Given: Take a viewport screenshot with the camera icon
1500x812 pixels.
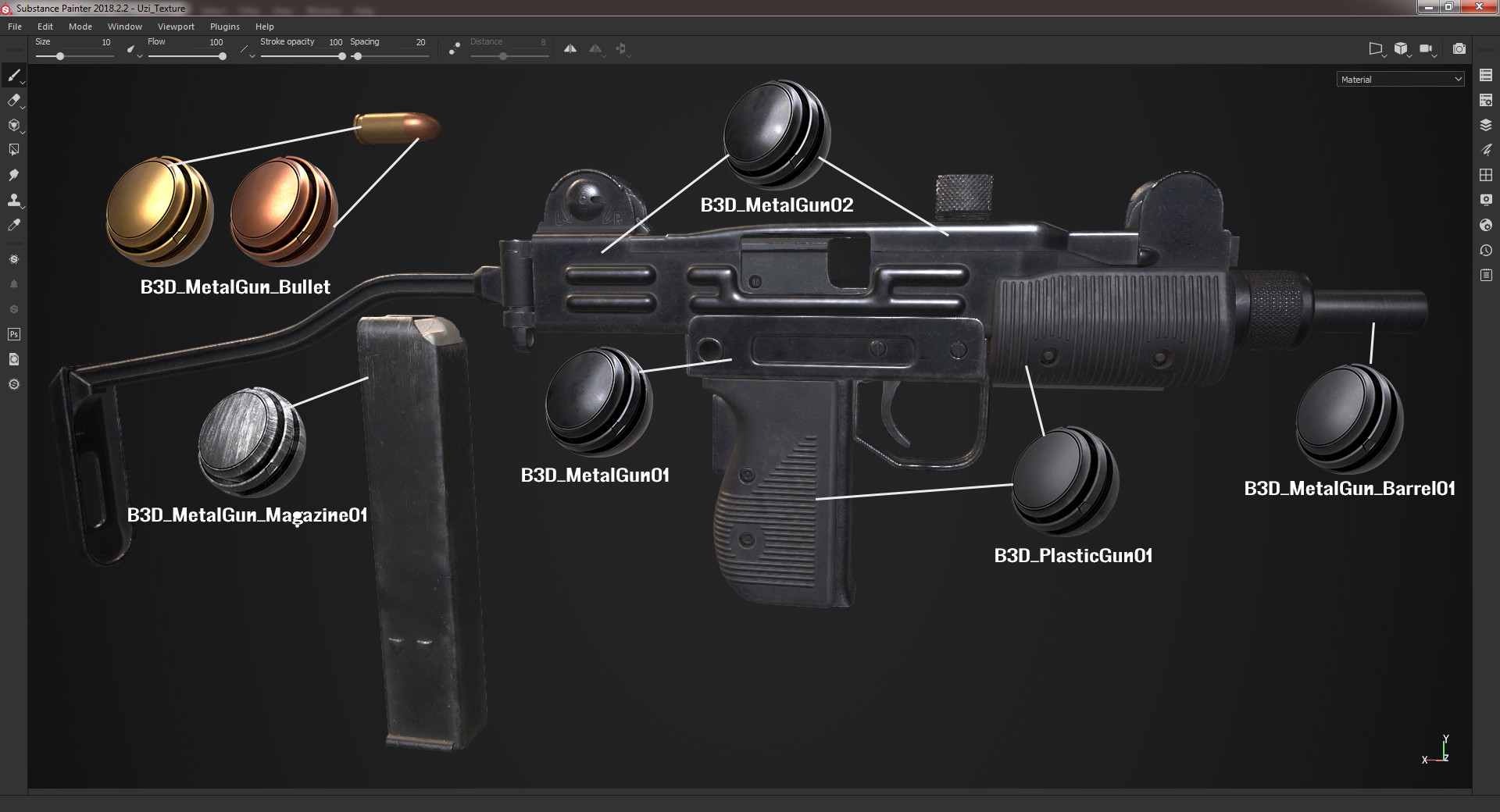Looking at the screenshot, I should (1459, 48).
